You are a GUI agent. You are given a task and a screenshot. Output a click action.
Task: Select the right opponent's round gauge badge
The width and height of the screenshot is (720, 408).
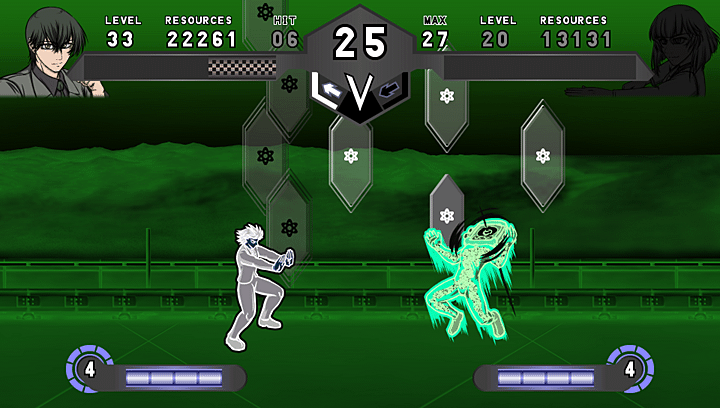pos(629,368)
